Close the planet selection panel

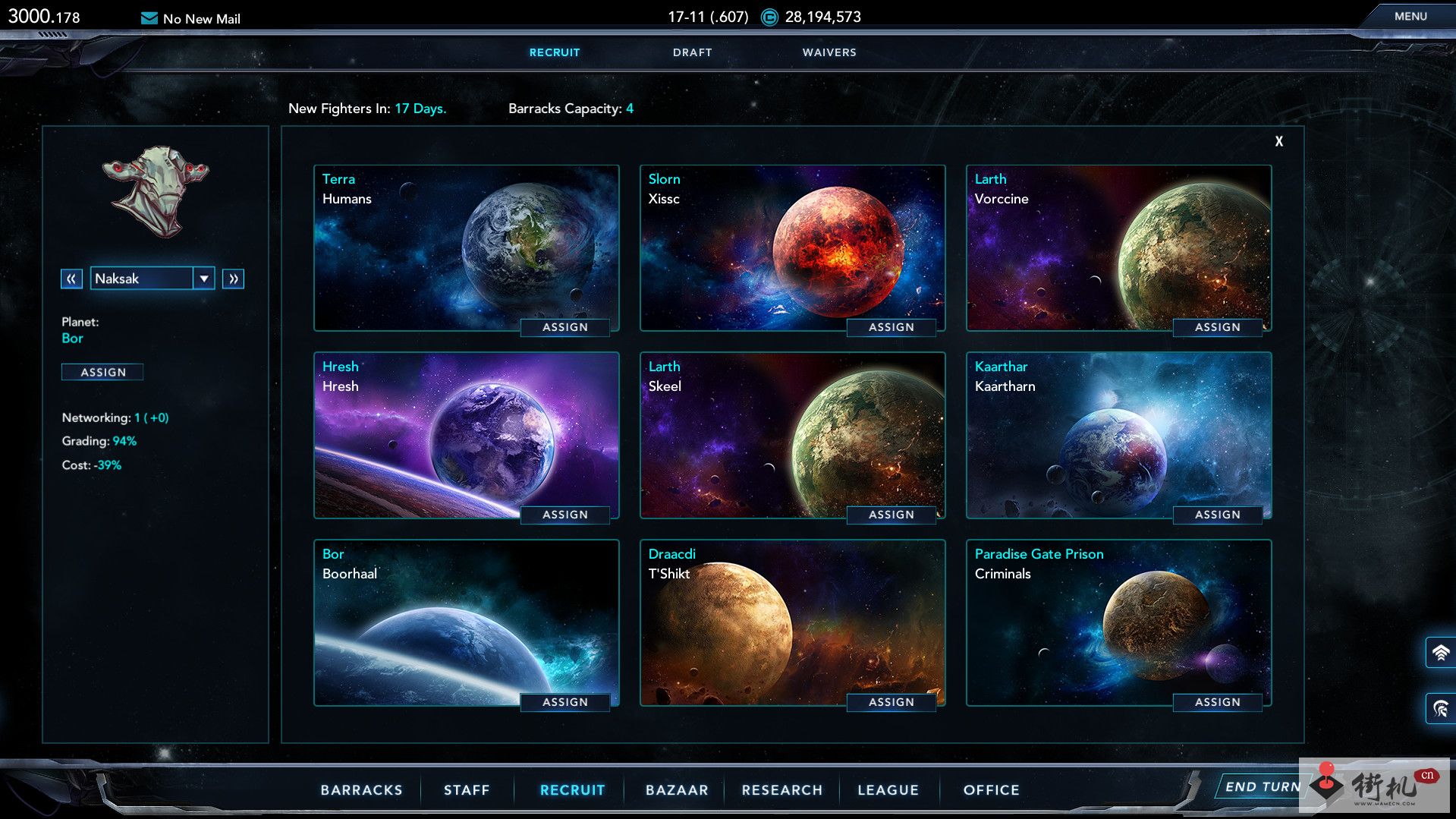1278,141
